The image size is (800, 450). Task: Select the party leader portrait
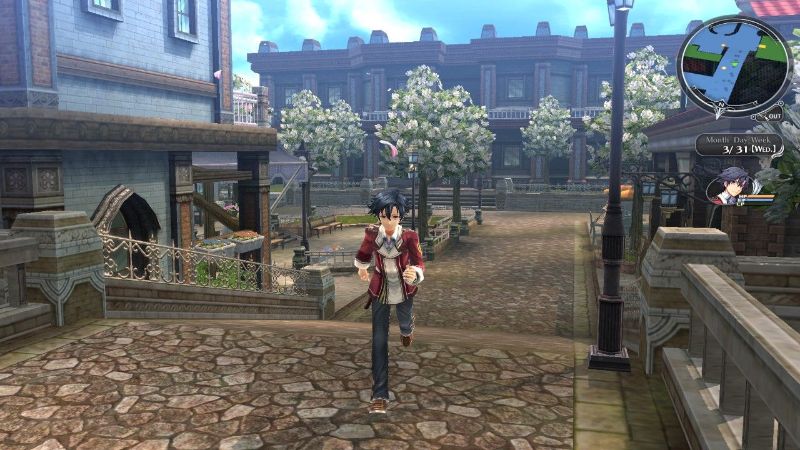pyautogui.click(x=728, y=187)
